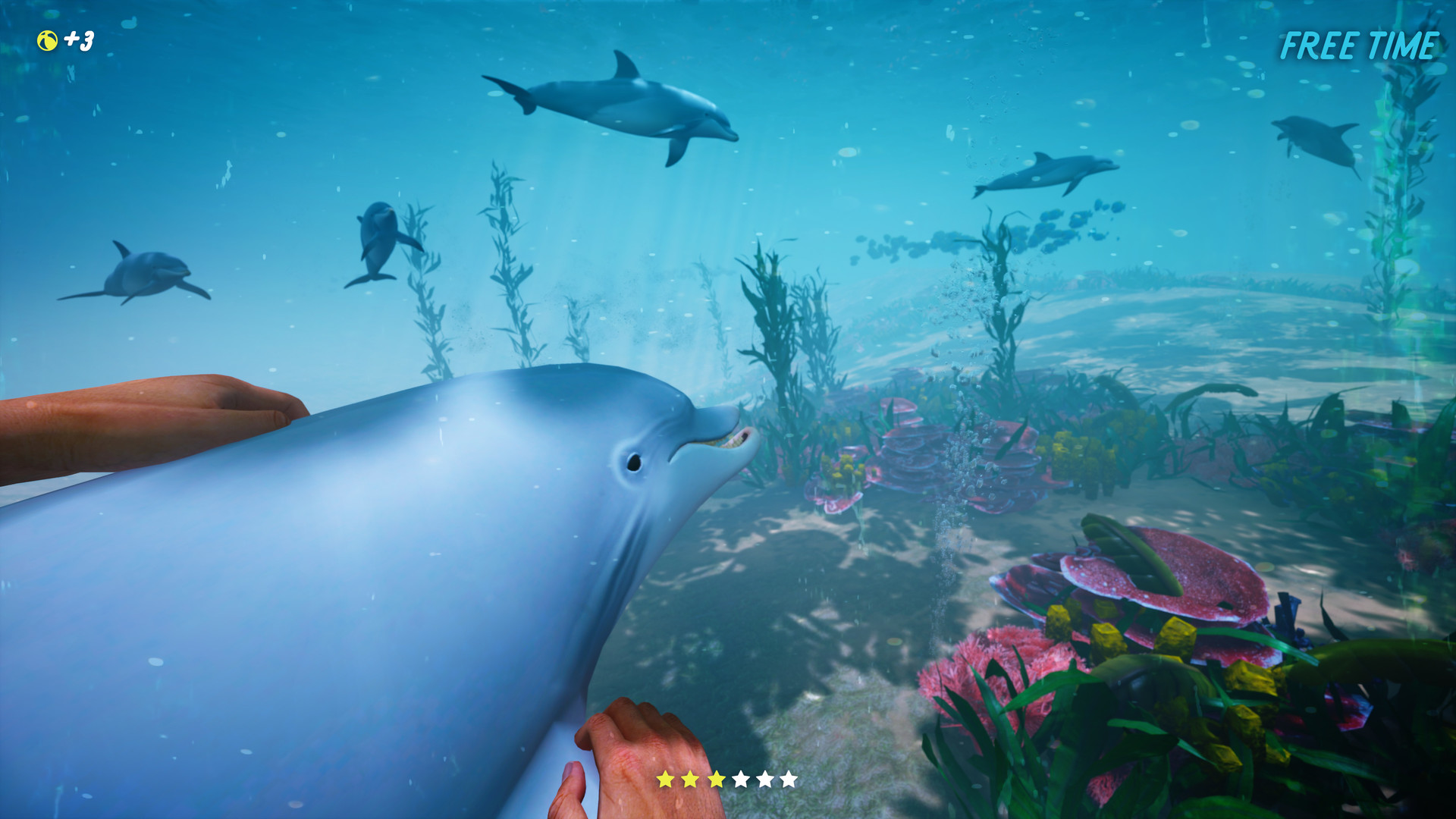The height and width of the screenshot is (819, 1456).
Task: Select the first filled star in the rating
Action: point(666,779)
